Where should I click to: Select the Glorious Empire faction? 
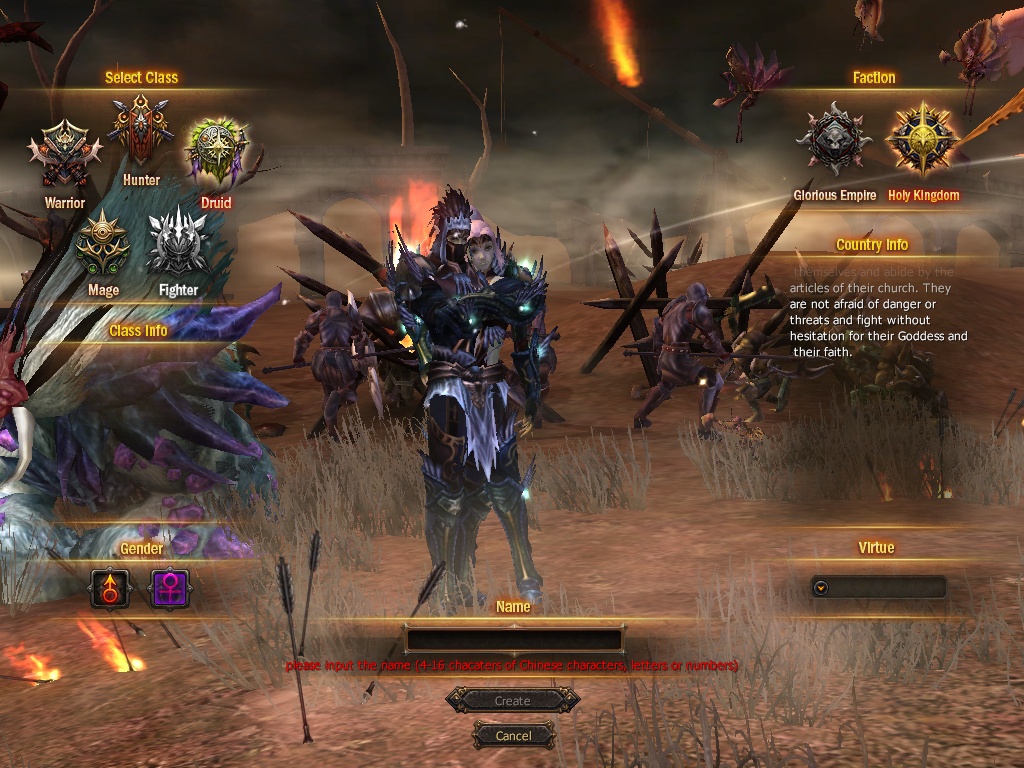[834, 140]
